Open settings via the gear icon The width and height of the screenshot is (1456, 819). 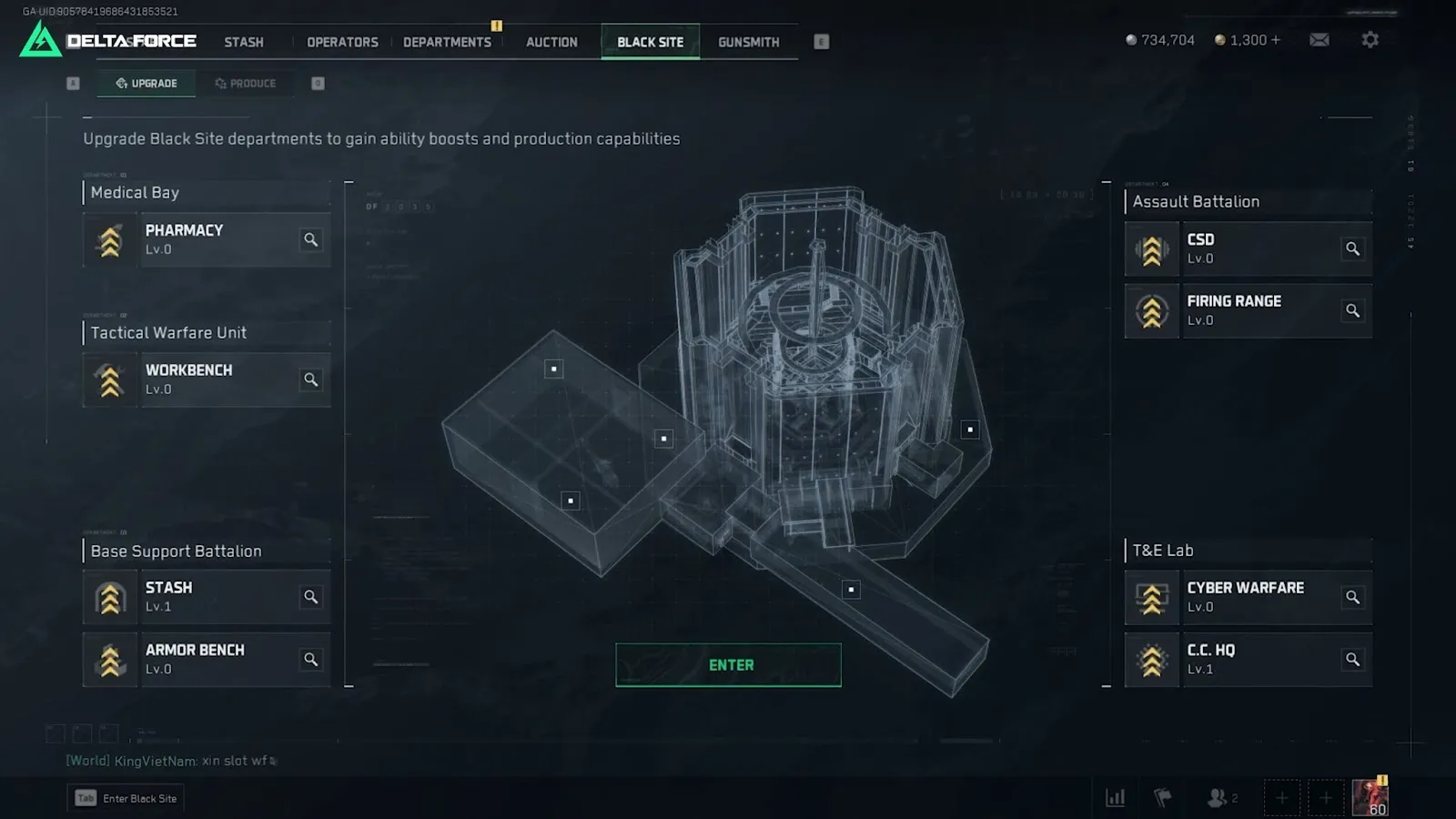(1370, 40)
